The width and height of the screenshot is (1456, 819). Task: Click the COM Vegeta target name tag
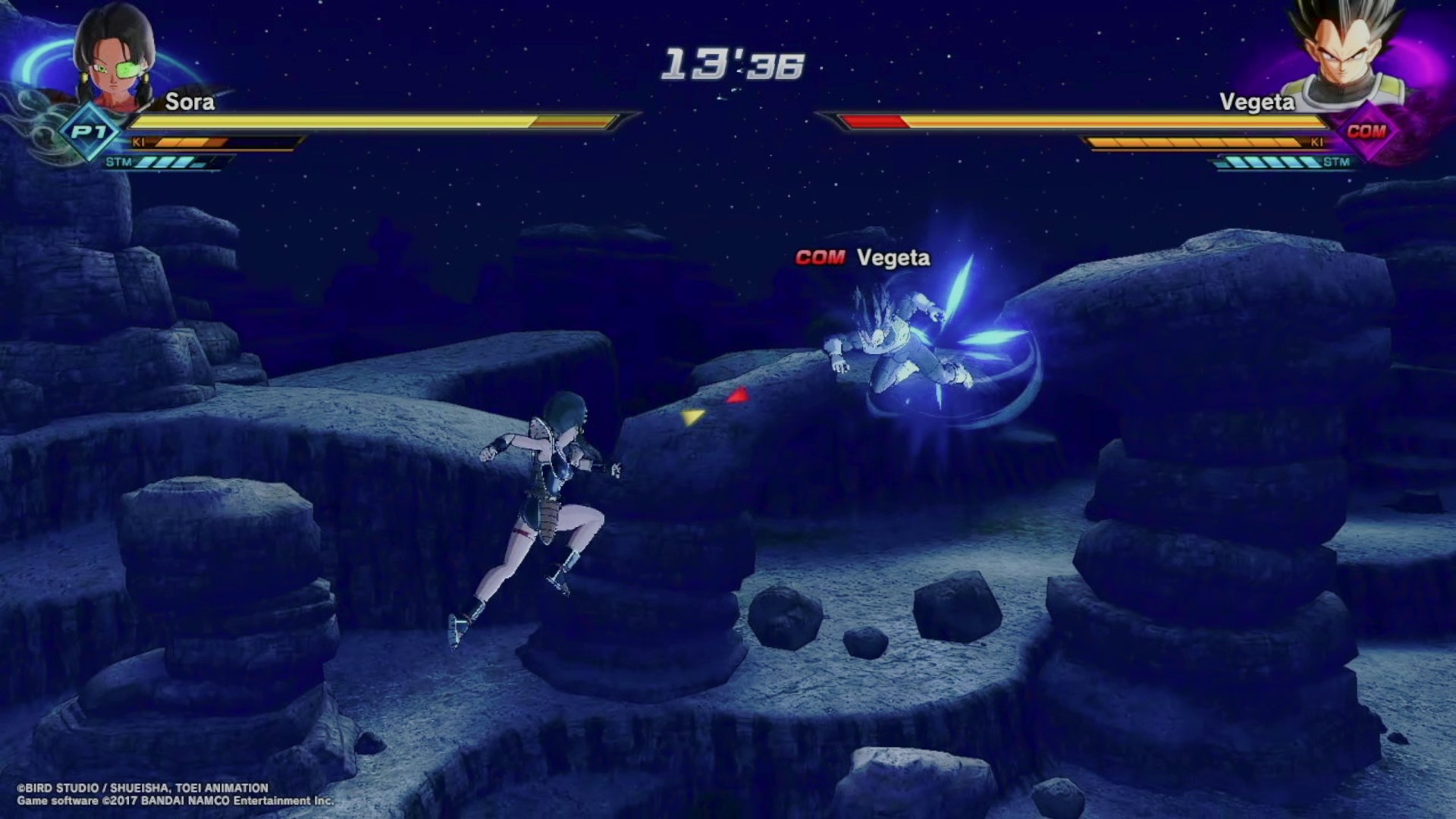tap(863, 258)
